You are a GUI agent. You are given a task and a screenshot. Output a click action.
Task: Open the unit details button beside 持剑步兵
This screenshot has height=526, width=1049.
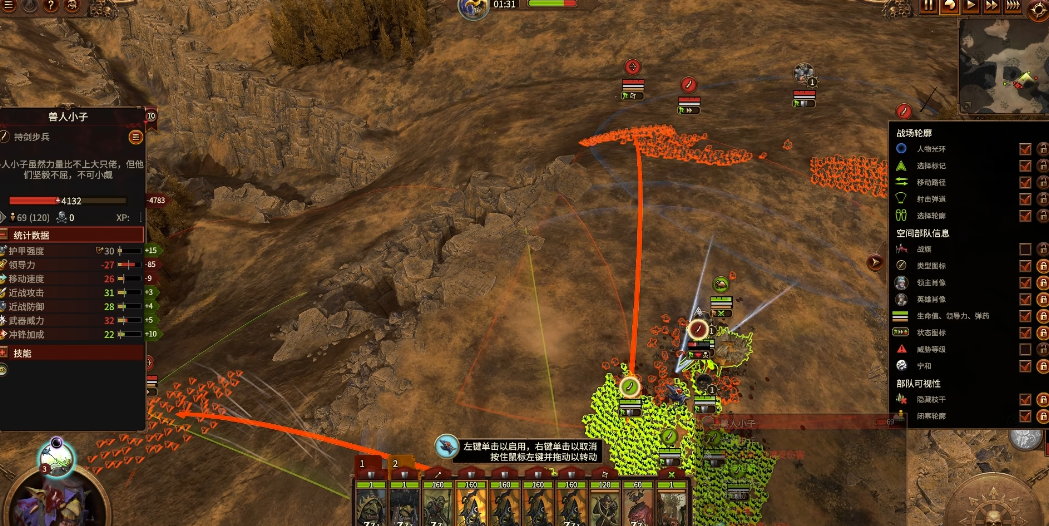(136, 137)
